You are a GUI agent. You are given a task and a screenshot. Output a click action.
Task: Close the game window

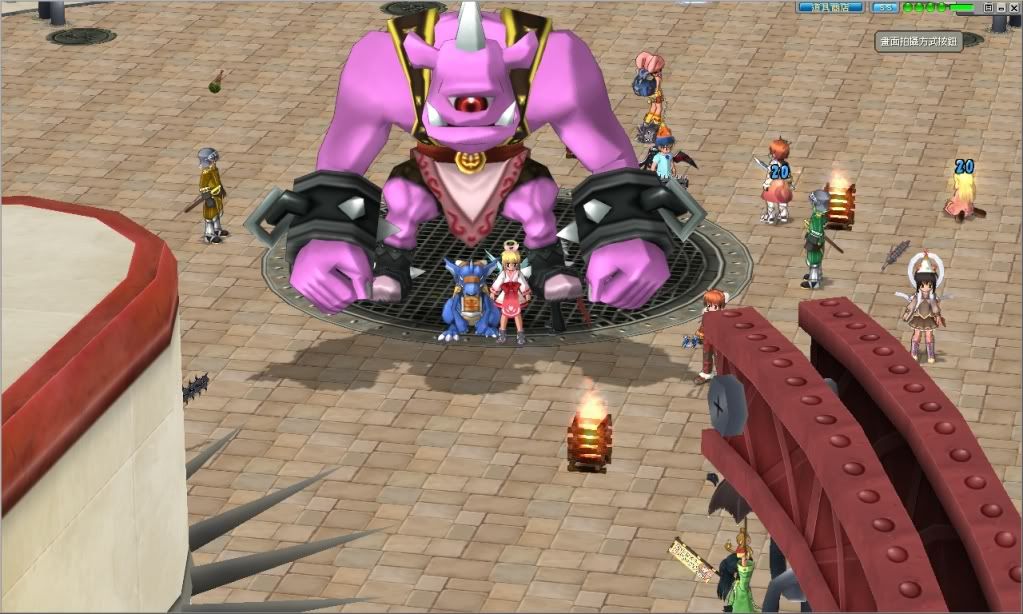click(1014, 8)
